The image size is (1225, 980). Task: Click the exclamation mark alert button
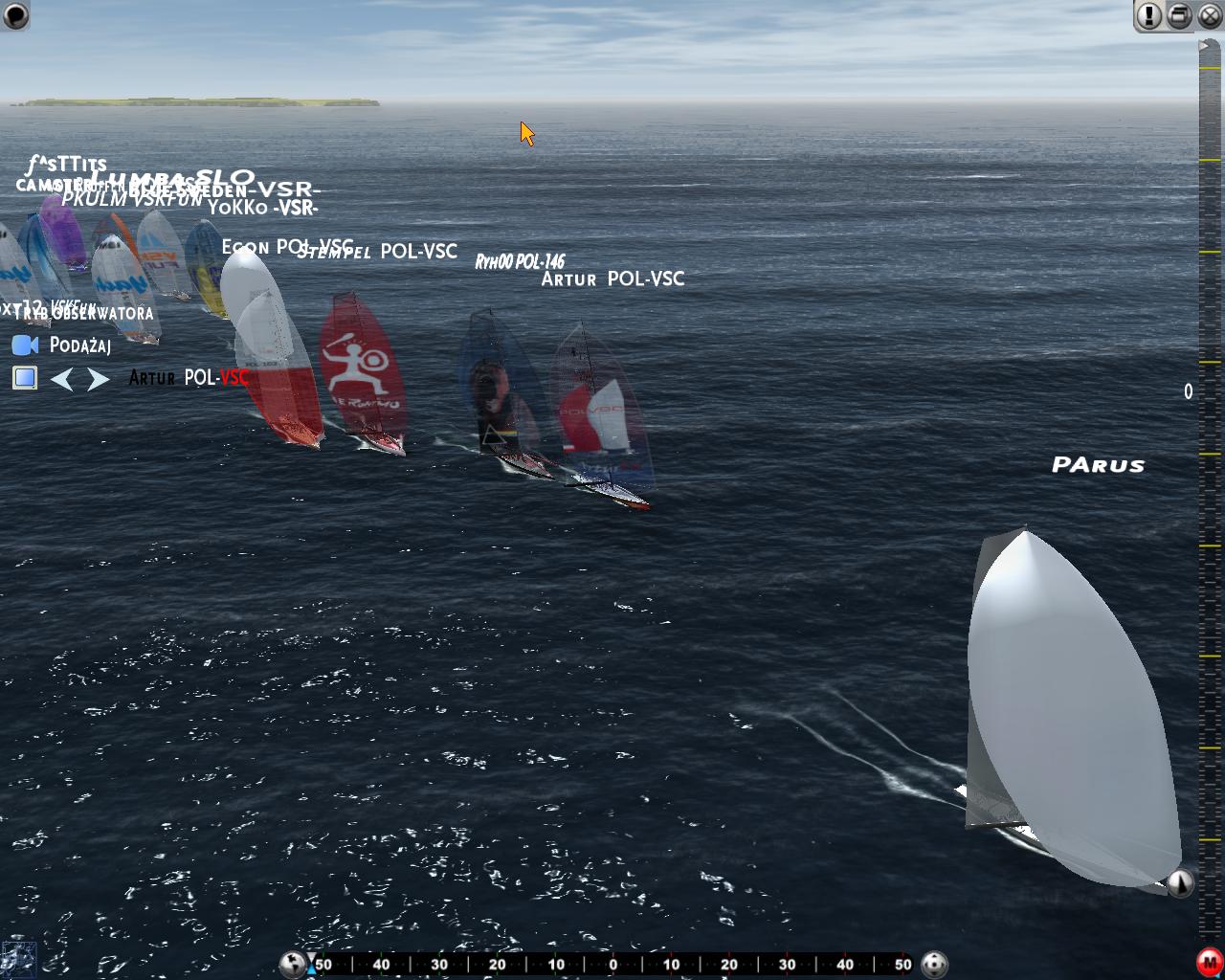(x=1148, y=15)
